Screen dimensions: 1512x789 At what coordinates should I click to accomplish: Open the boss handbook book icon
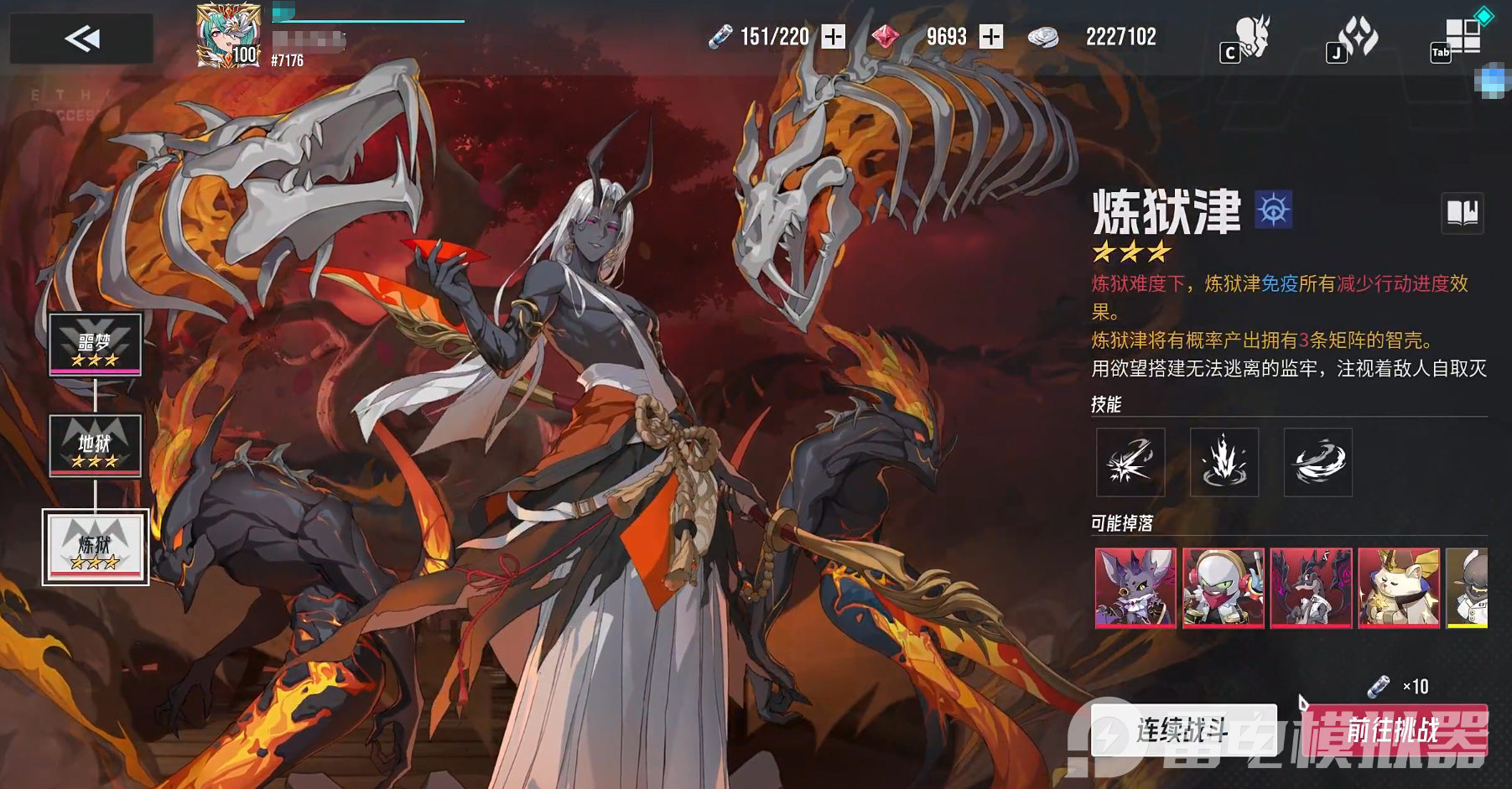pos(1462,213)
